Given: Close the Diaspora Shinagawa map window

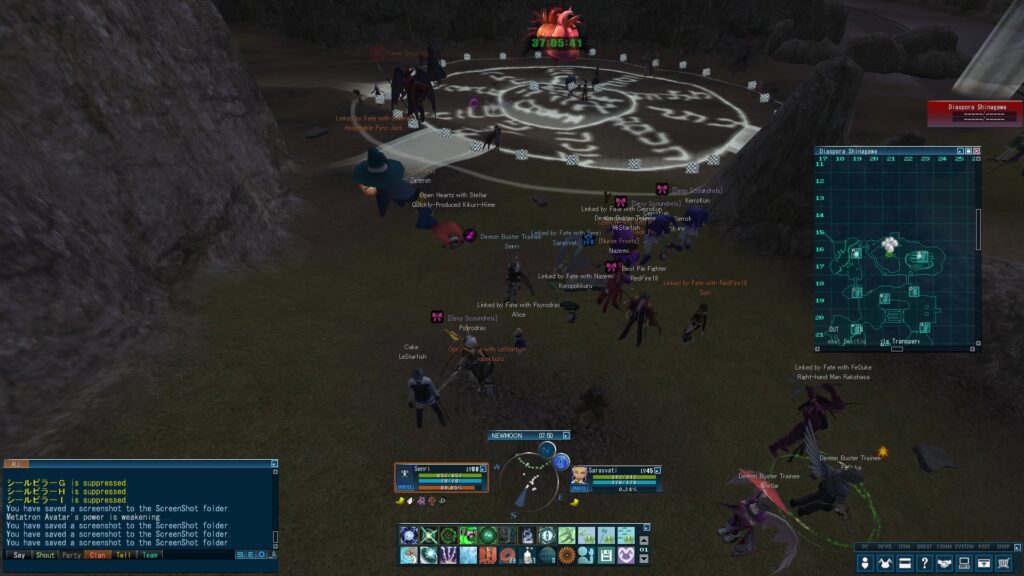Looking at the screenshot, I should (x=977, y=151).
